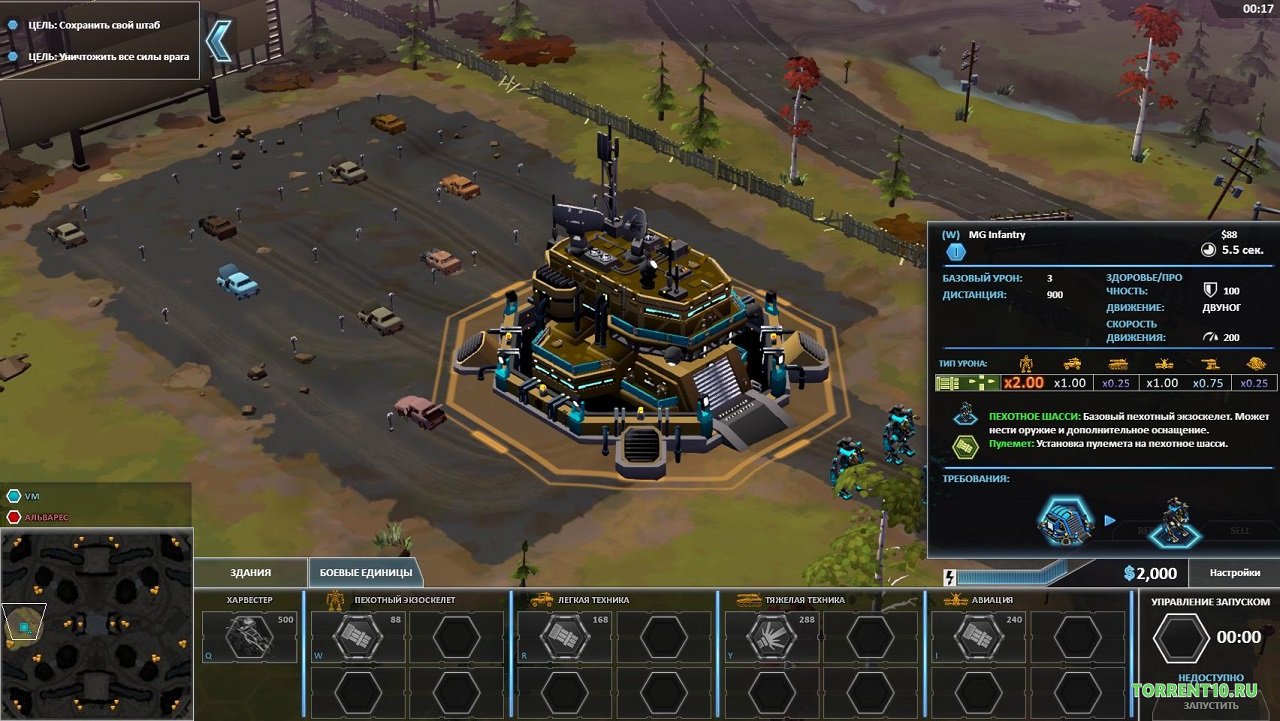The width and height of the screenshot is (1280, 721).
Task: Select player Альварес in the player list
Action: tap(46, 517)
